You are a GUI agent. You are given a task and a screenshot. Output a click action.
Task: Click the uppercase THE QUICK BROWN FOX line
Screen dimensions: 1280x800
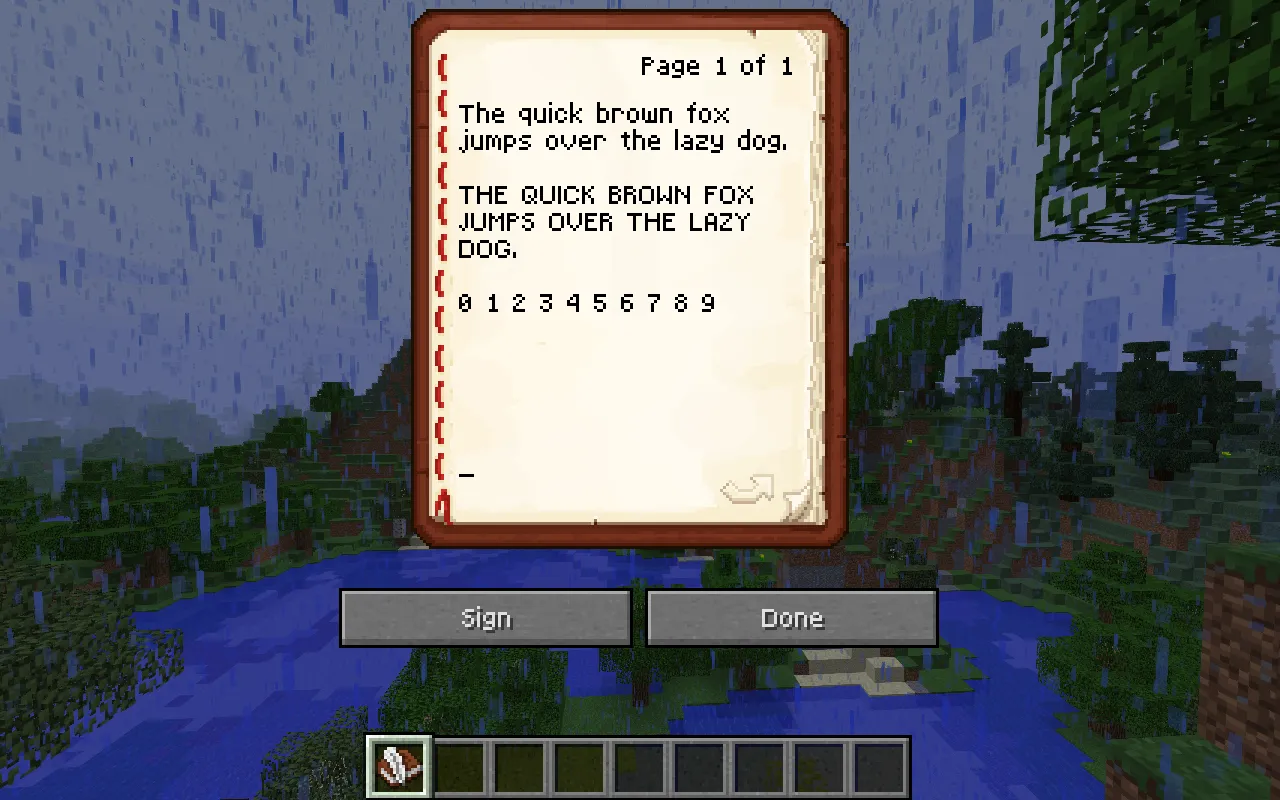[605, 195]
